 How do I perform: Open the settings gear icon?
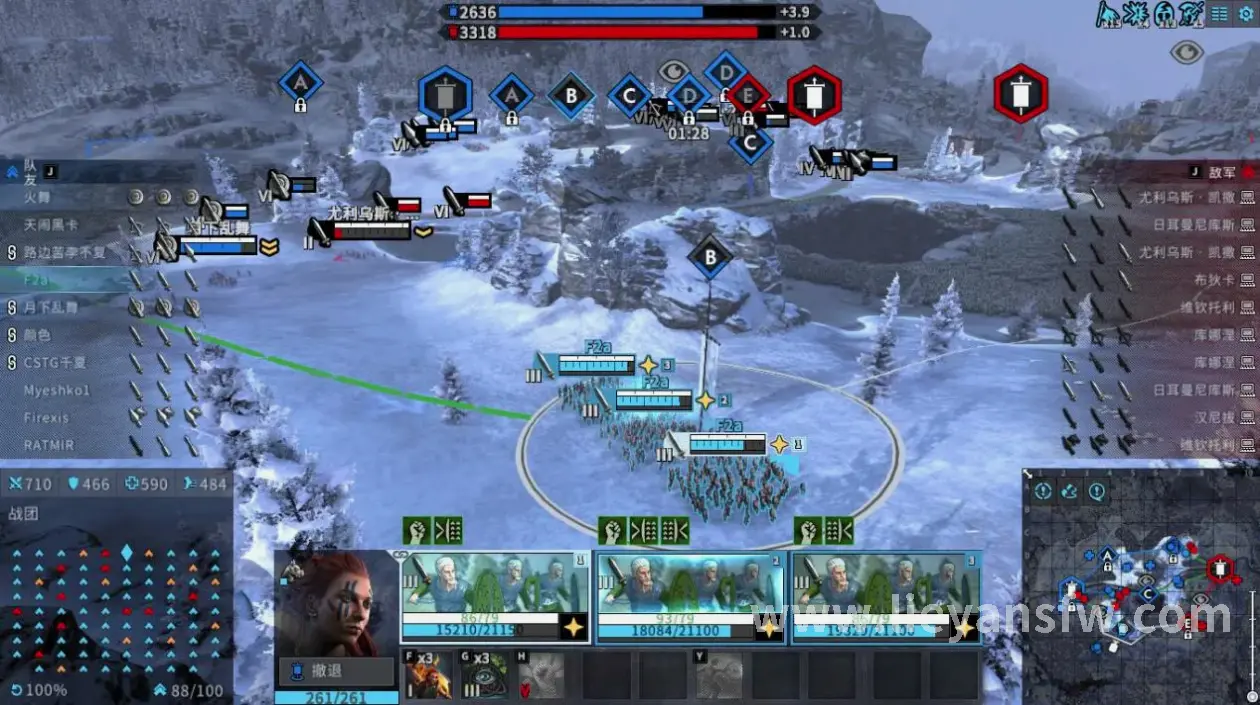point(1245,14)
